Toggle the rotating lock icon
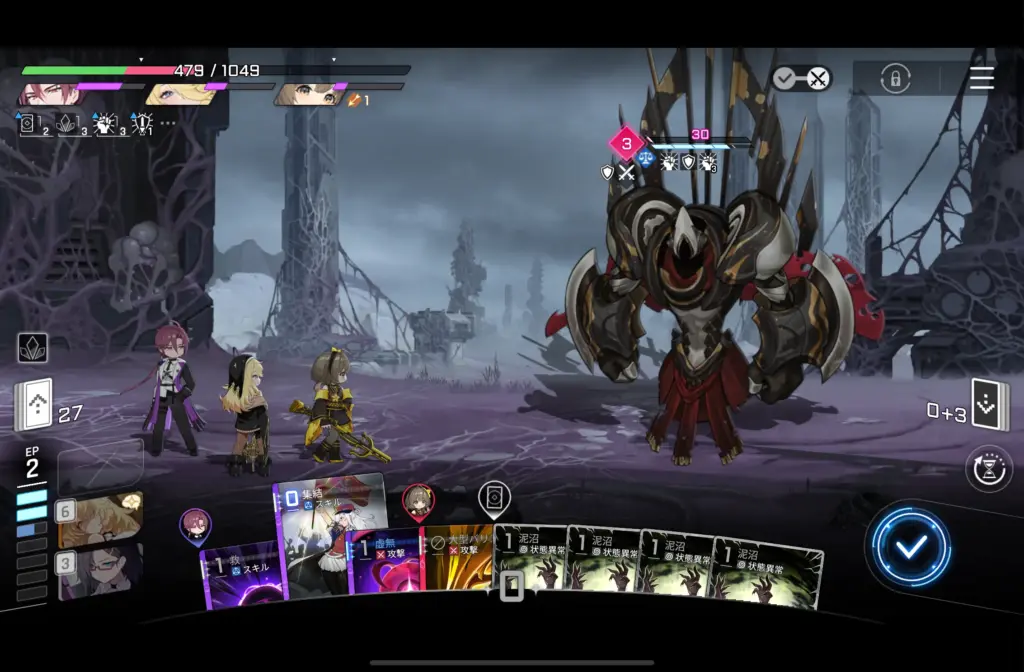1024x672 pixels. (895, 79)
